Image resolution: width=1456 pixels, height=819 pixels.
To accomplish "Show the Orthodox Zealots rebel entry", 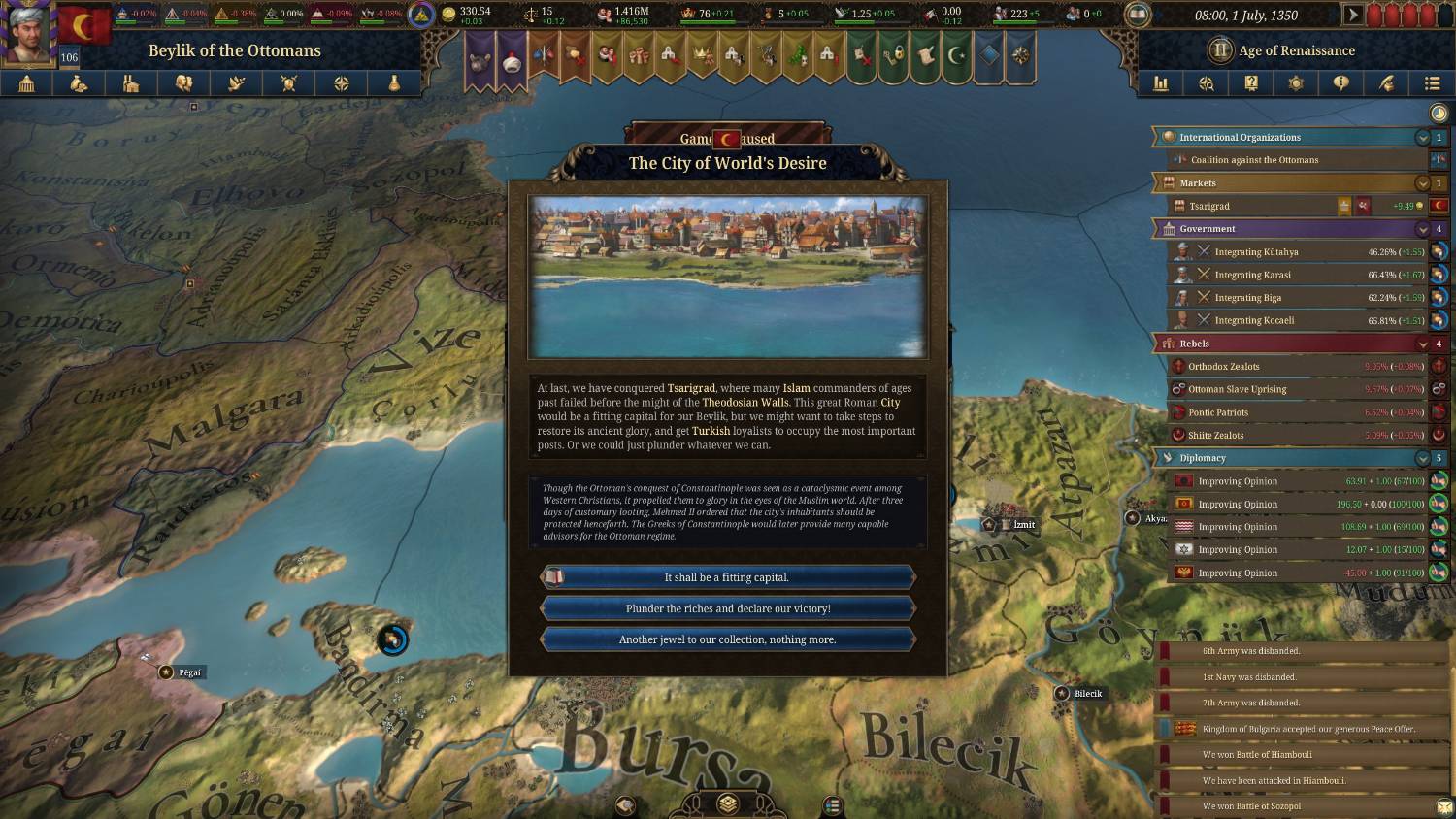I will 1224,367.
